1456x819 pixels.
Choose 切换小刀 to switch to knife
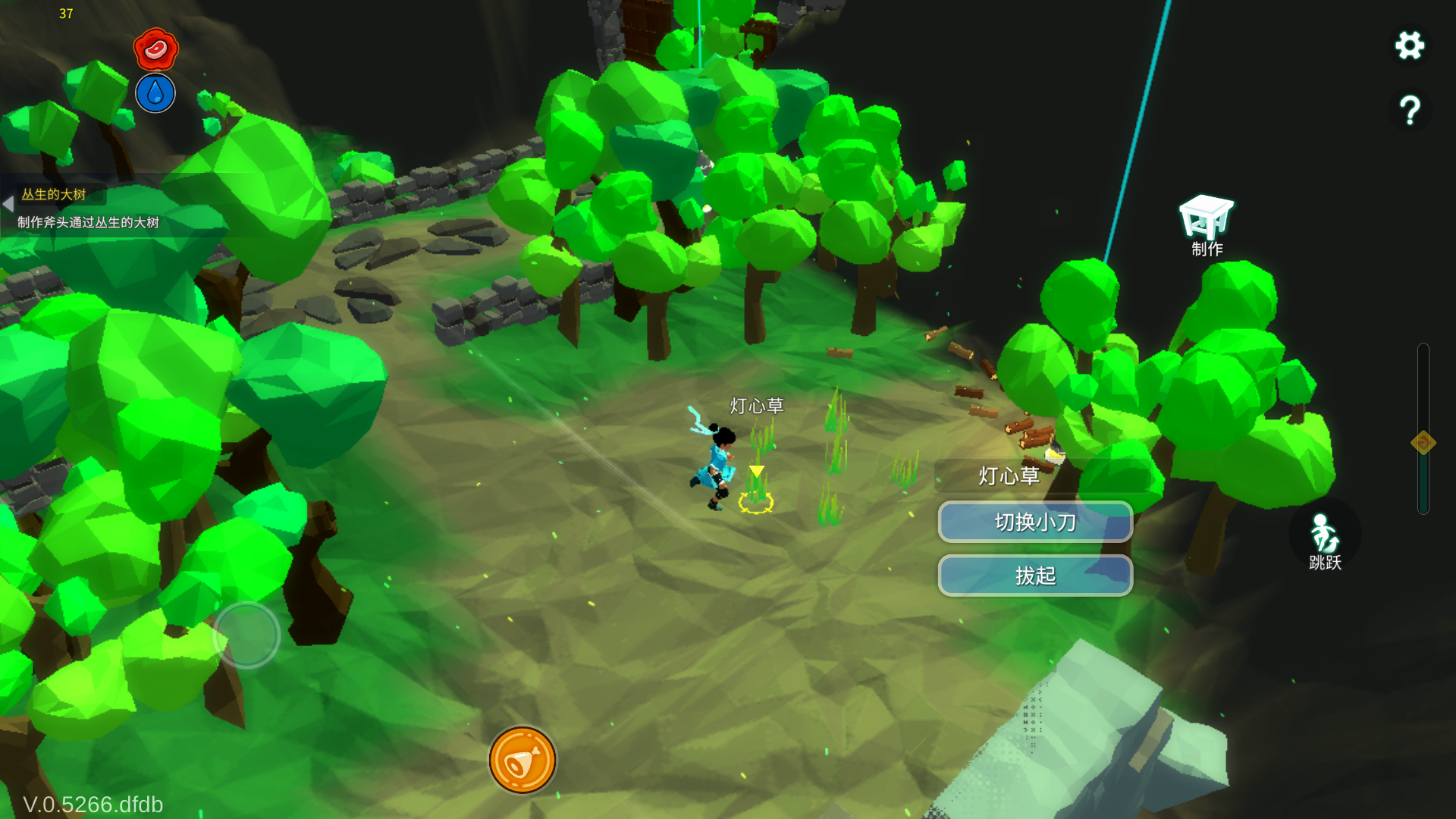[x=1035, y=522]
